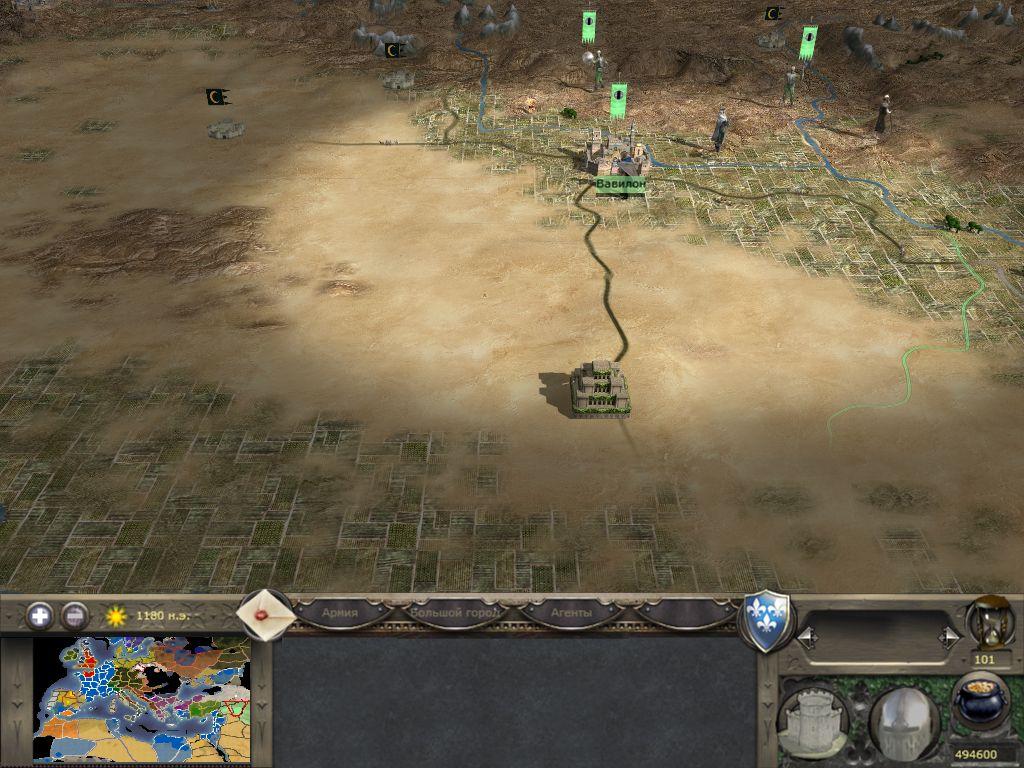This screenshot has height=768, width=1024.
Task: Click on the campaign minimap
Action: click(x=140, y=700)
